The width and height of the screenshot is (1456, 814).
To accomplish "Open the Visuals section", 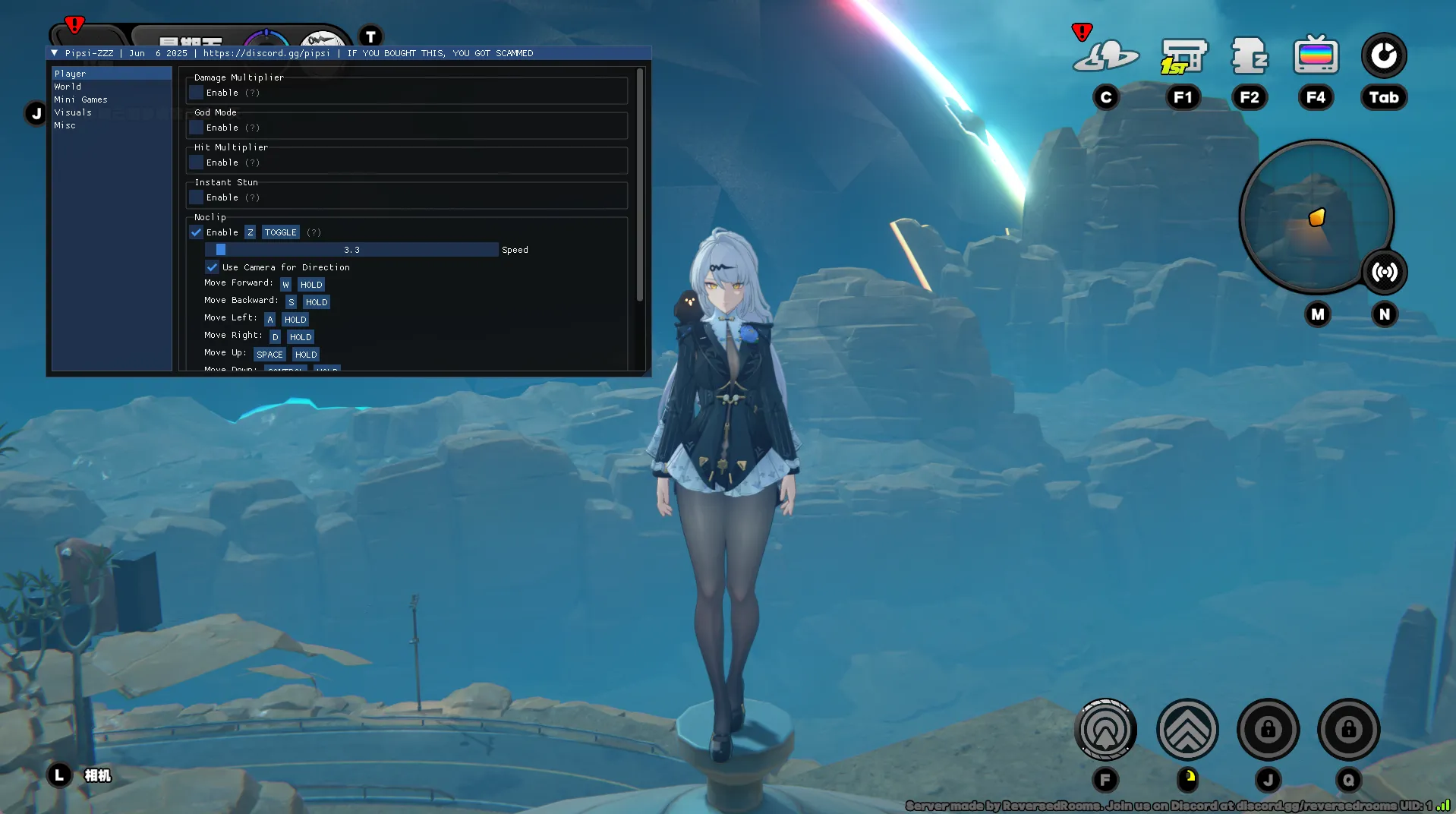I will point(73,112).
